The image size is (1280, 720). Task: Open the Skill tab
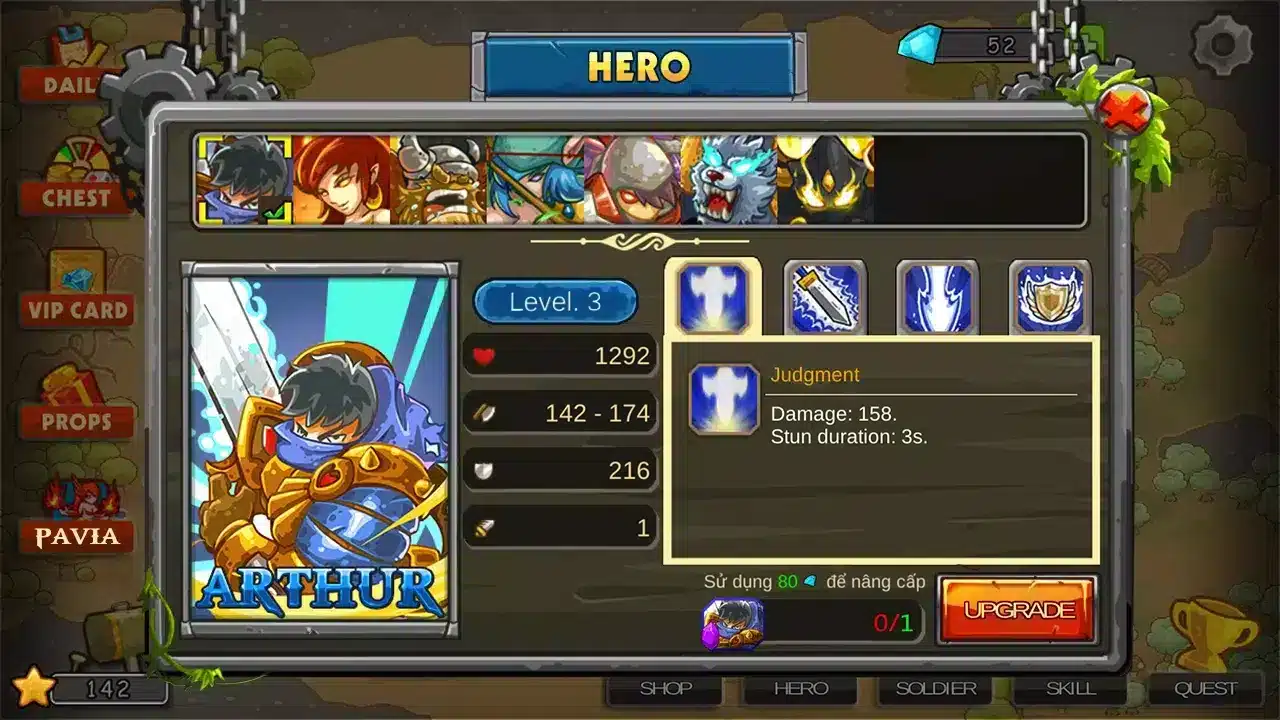(x=1070, y=688)
